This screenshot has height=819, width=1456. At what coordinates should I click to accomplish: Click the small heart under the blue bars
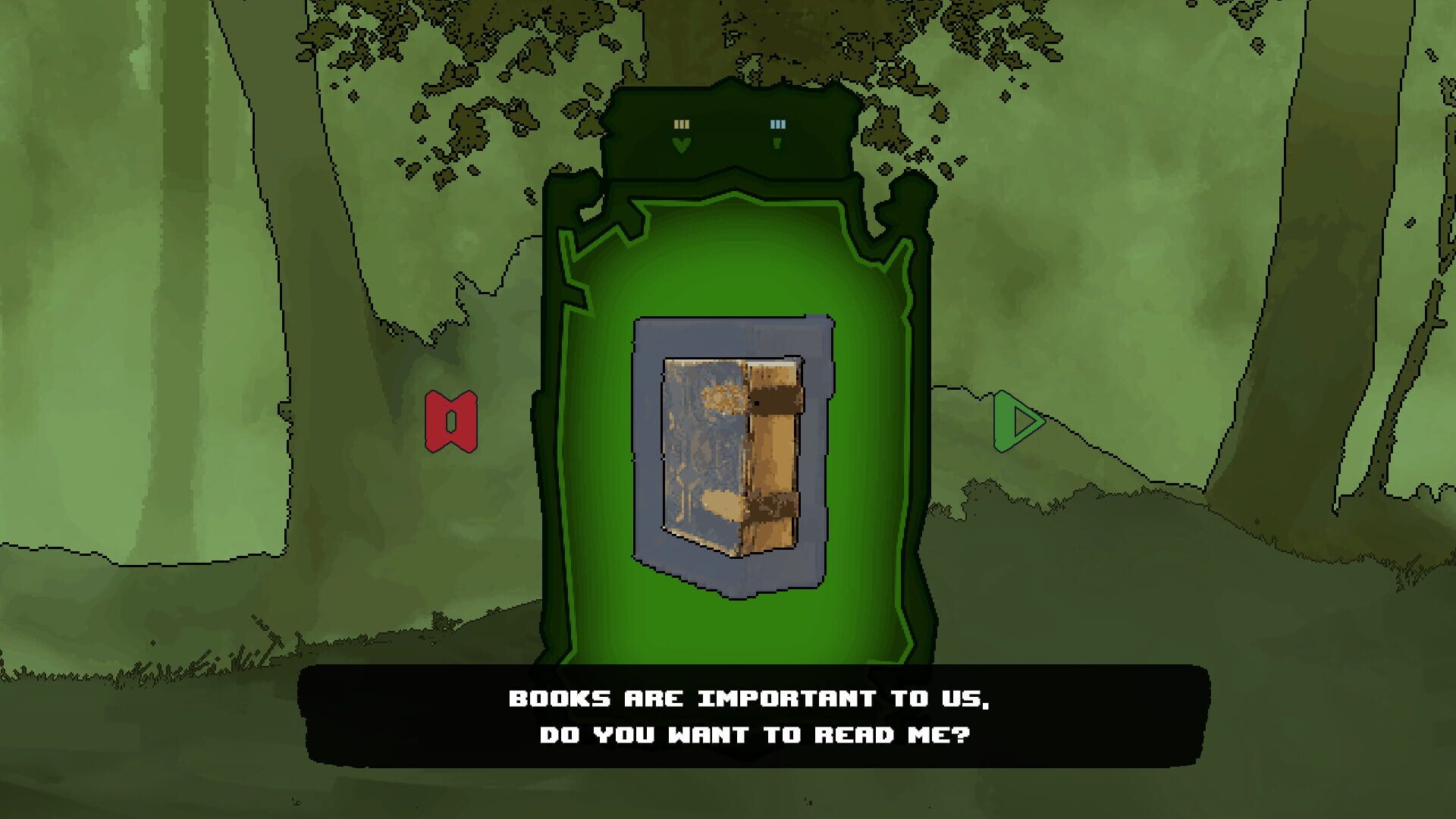pos(777,144)
